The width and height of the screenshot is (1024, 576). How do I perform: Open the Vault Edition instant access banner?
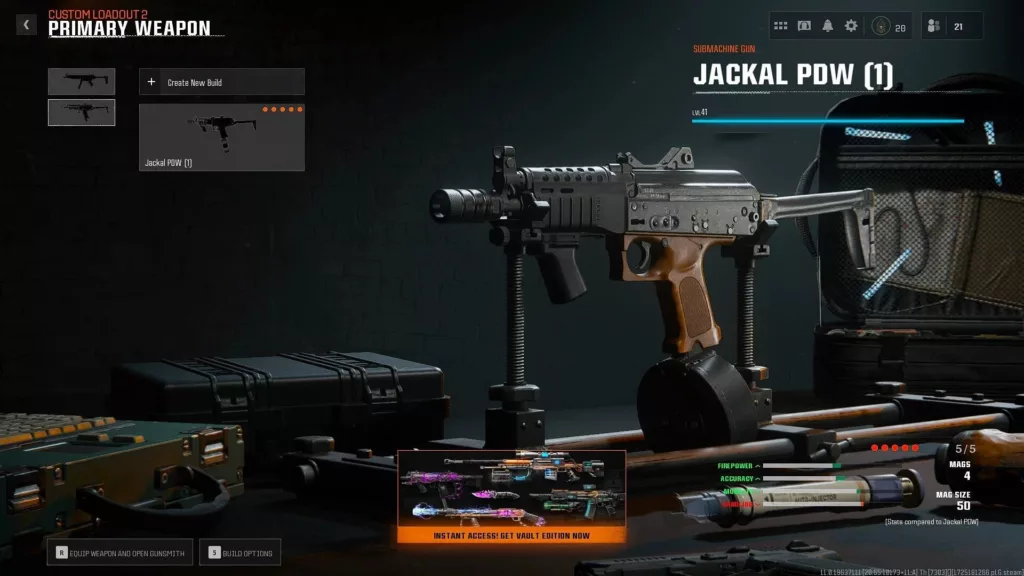[x=512, y=496]
